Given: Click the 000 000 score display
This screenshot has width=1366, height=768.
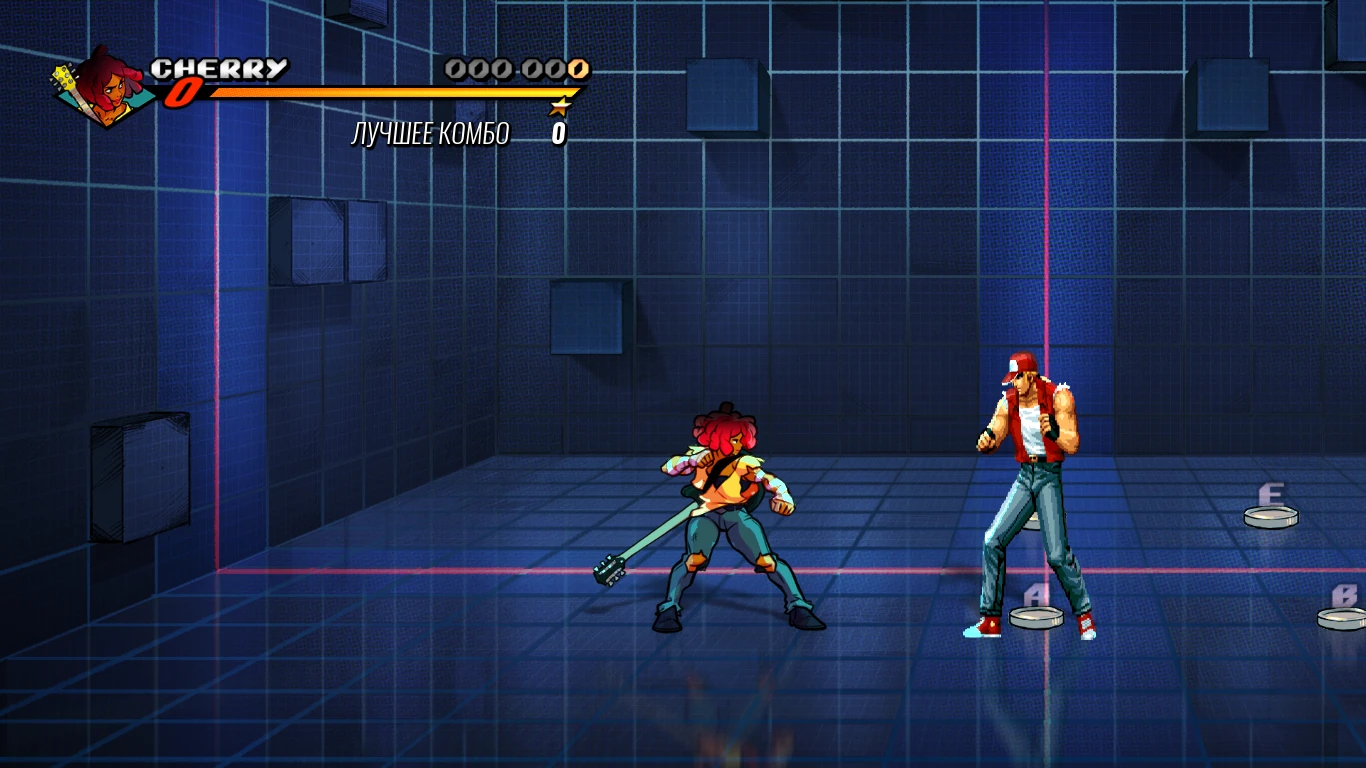Looking at the screenshot, I should [517, 70].
